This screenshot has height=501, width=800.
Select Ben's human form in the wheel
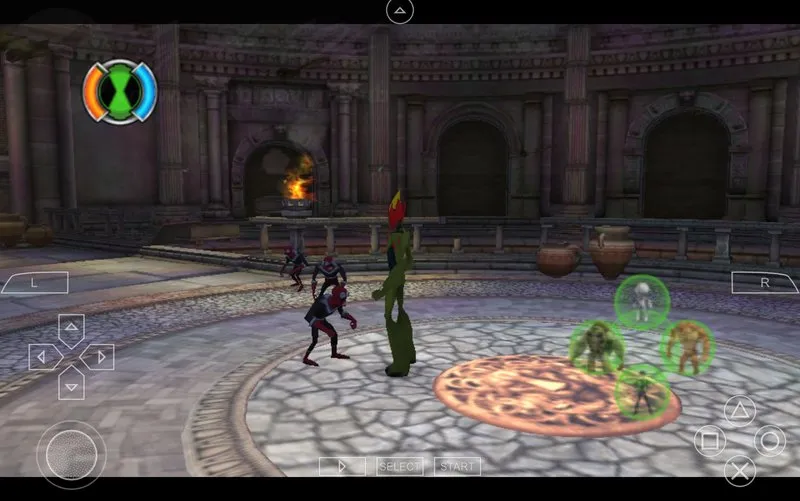641,391
